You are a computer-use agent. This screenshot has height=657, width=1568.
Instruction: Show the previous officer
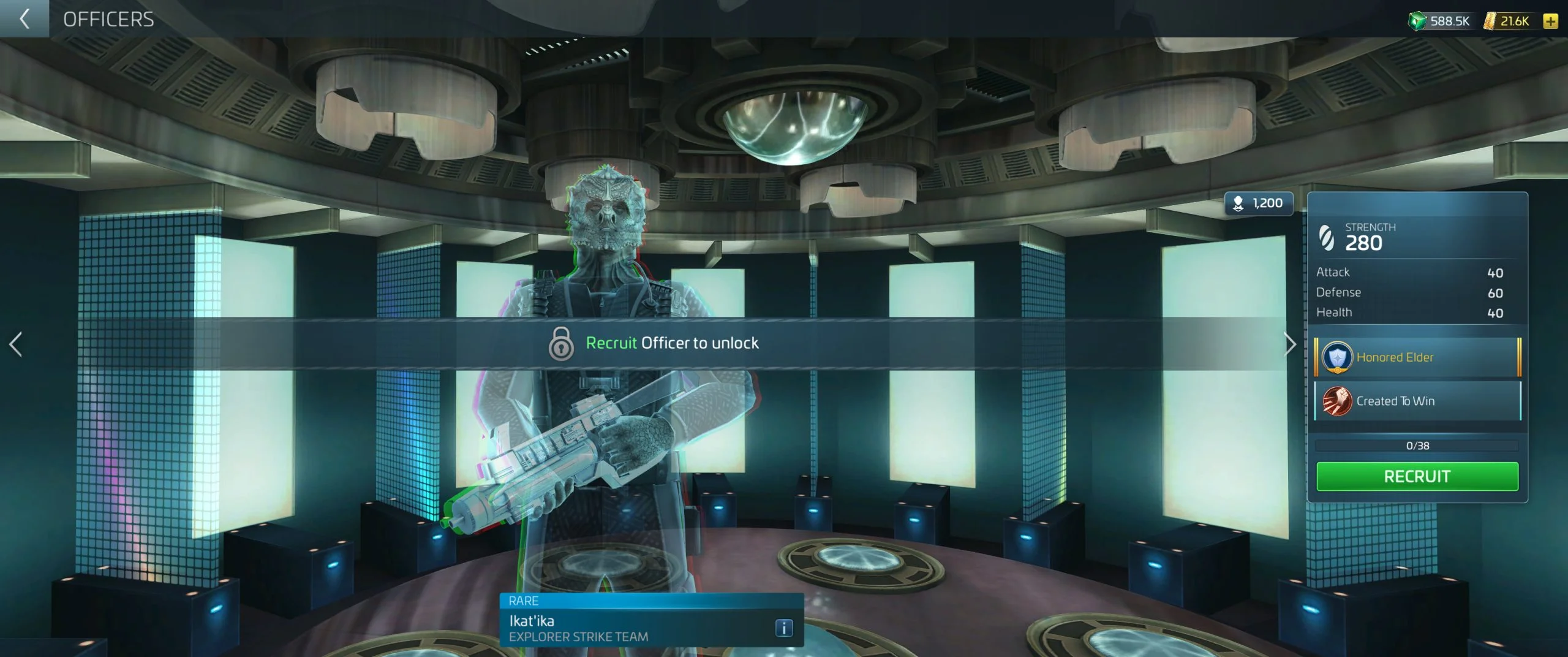pos(16,344)
